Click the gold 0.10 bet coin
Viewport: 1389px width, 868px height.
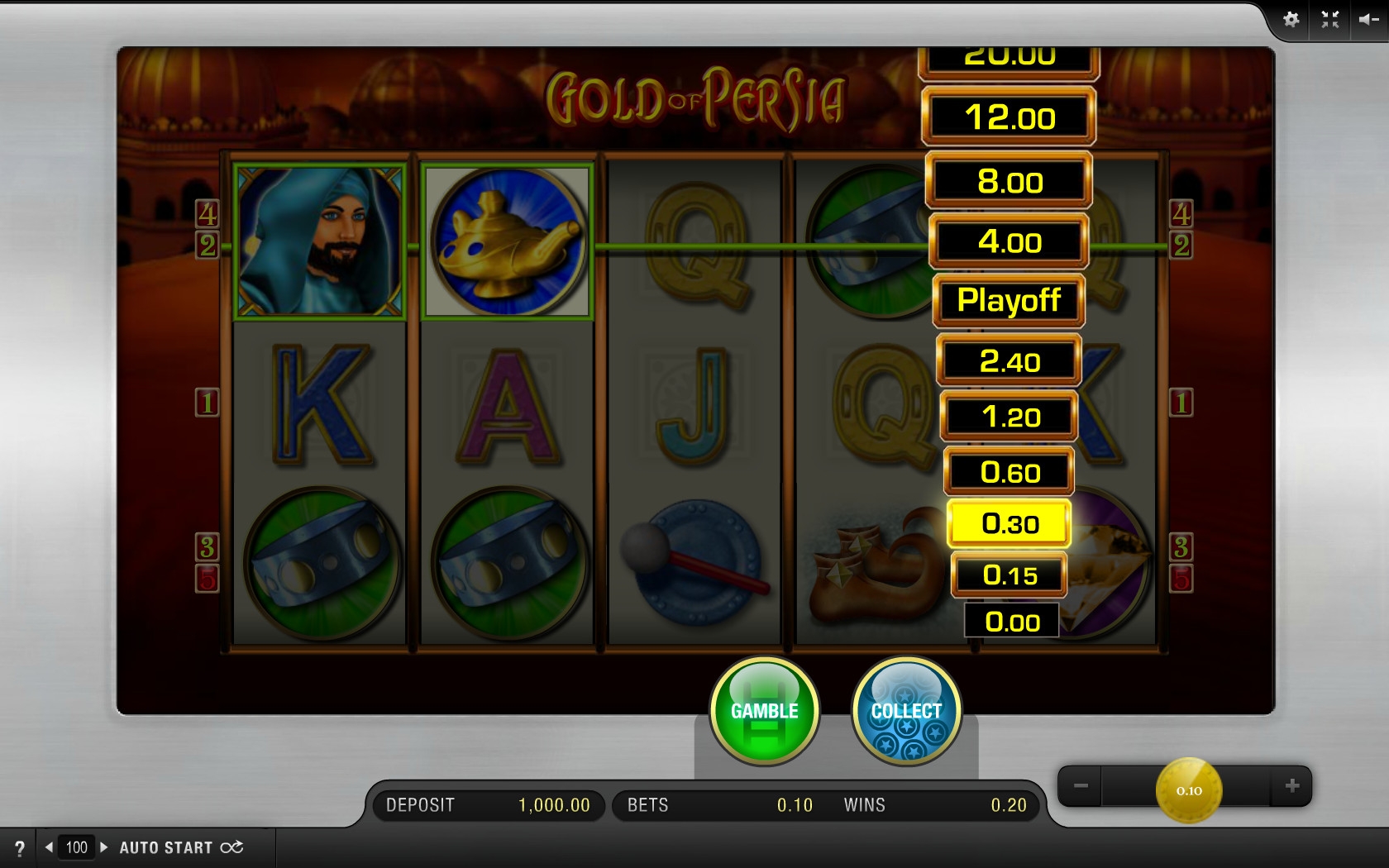[1188, 790]
